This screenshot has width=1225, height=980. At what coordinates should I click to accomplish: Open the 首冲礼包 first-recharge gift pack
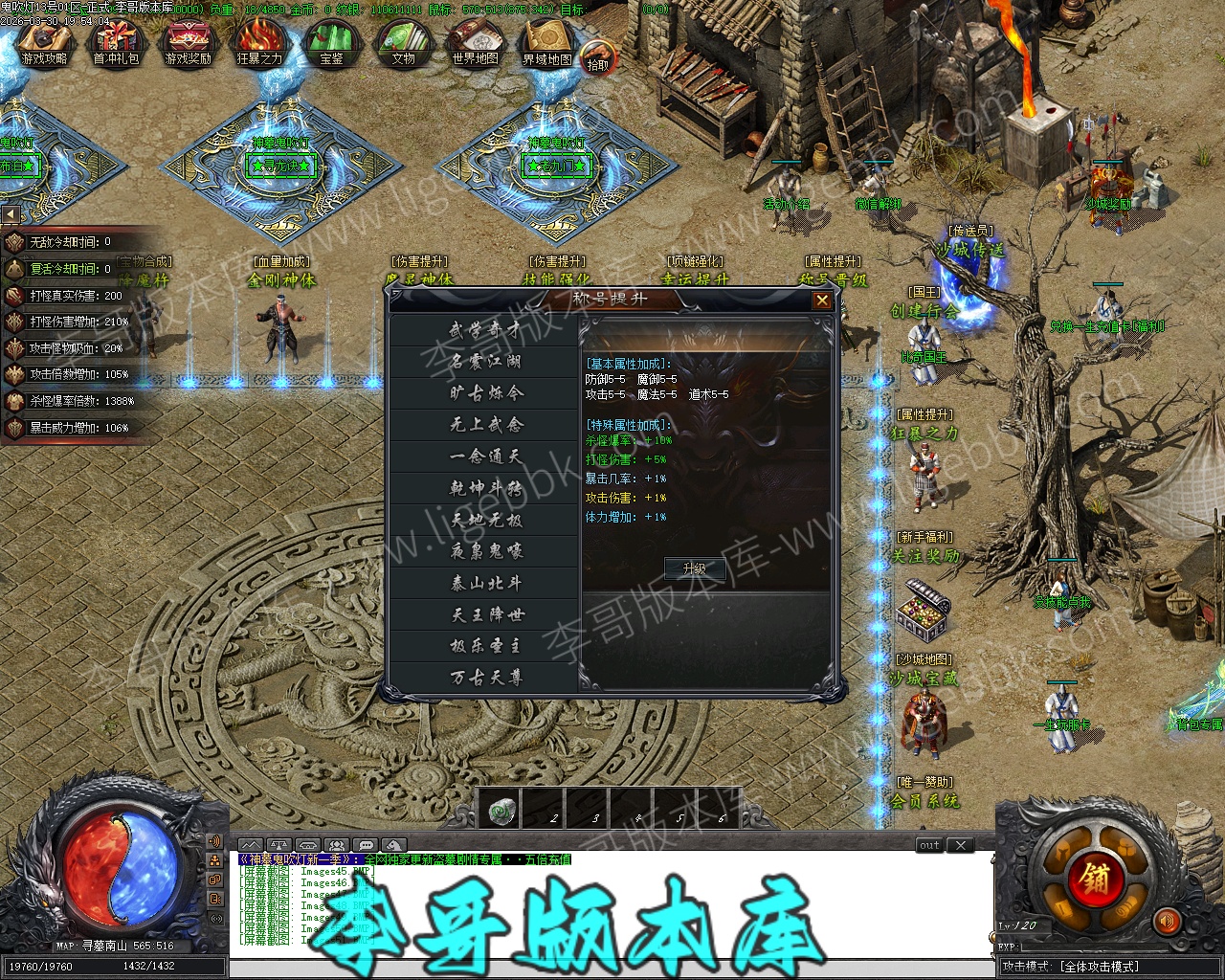[x=116, y=44]
